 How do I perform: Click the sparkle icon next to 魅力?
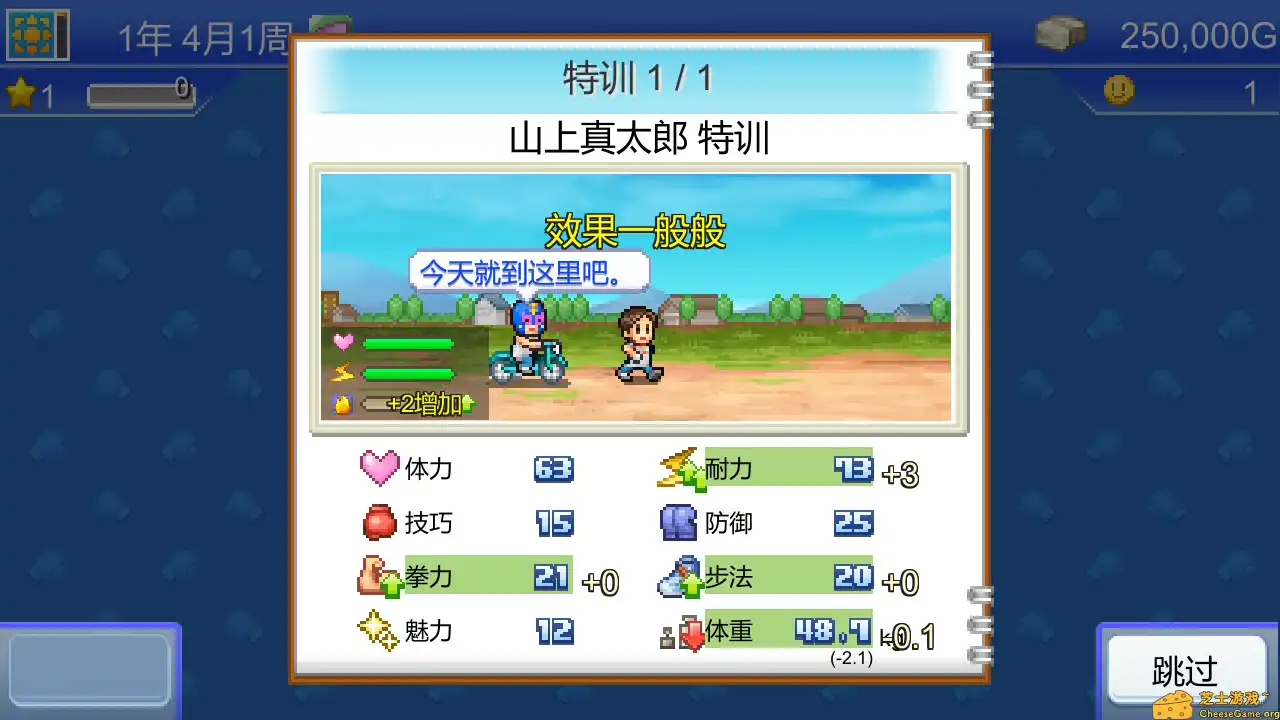379,631
